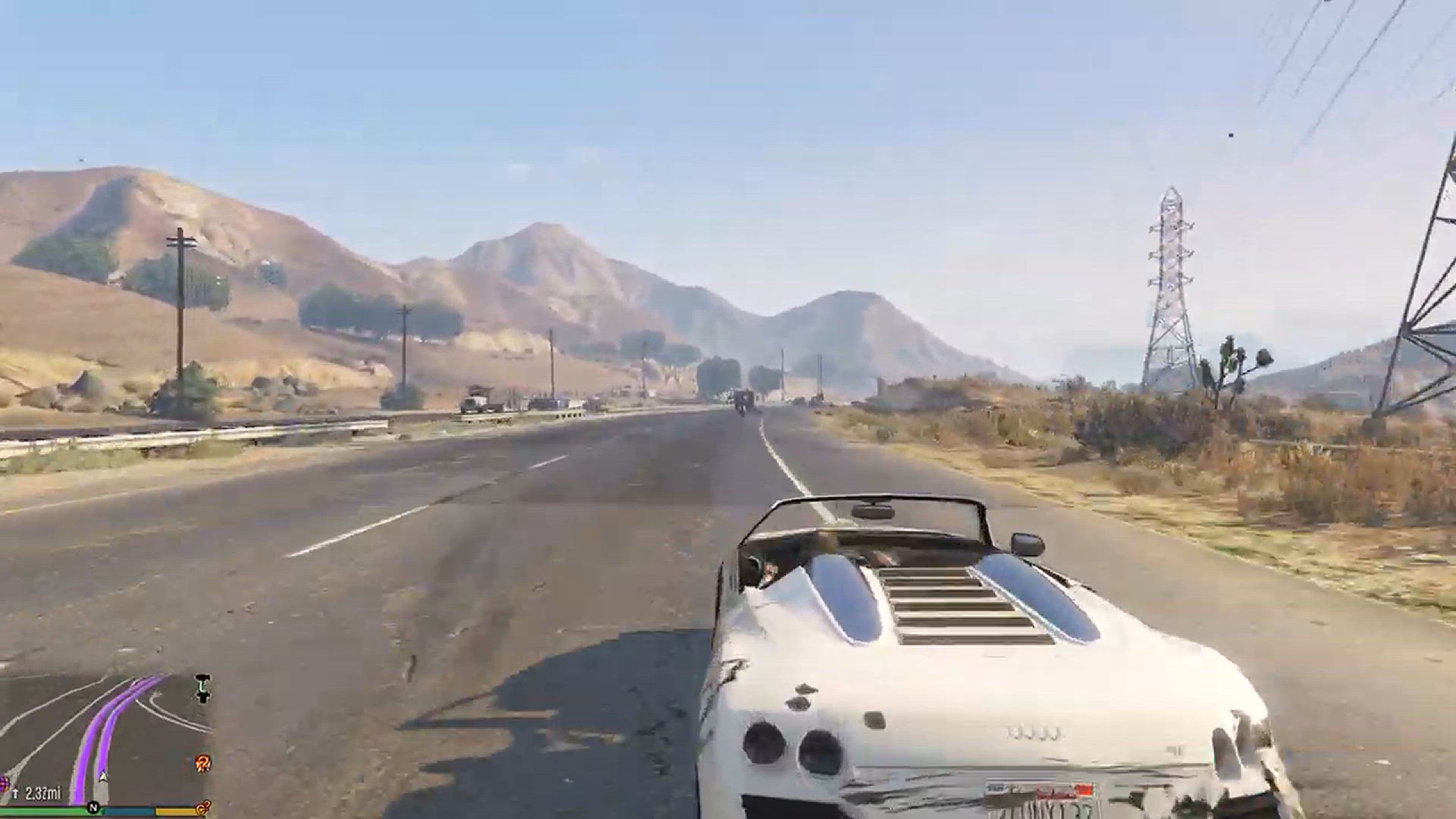
Task: Select the orange C question mark blip
Action: pyautogui.click(x=202, y=808)
